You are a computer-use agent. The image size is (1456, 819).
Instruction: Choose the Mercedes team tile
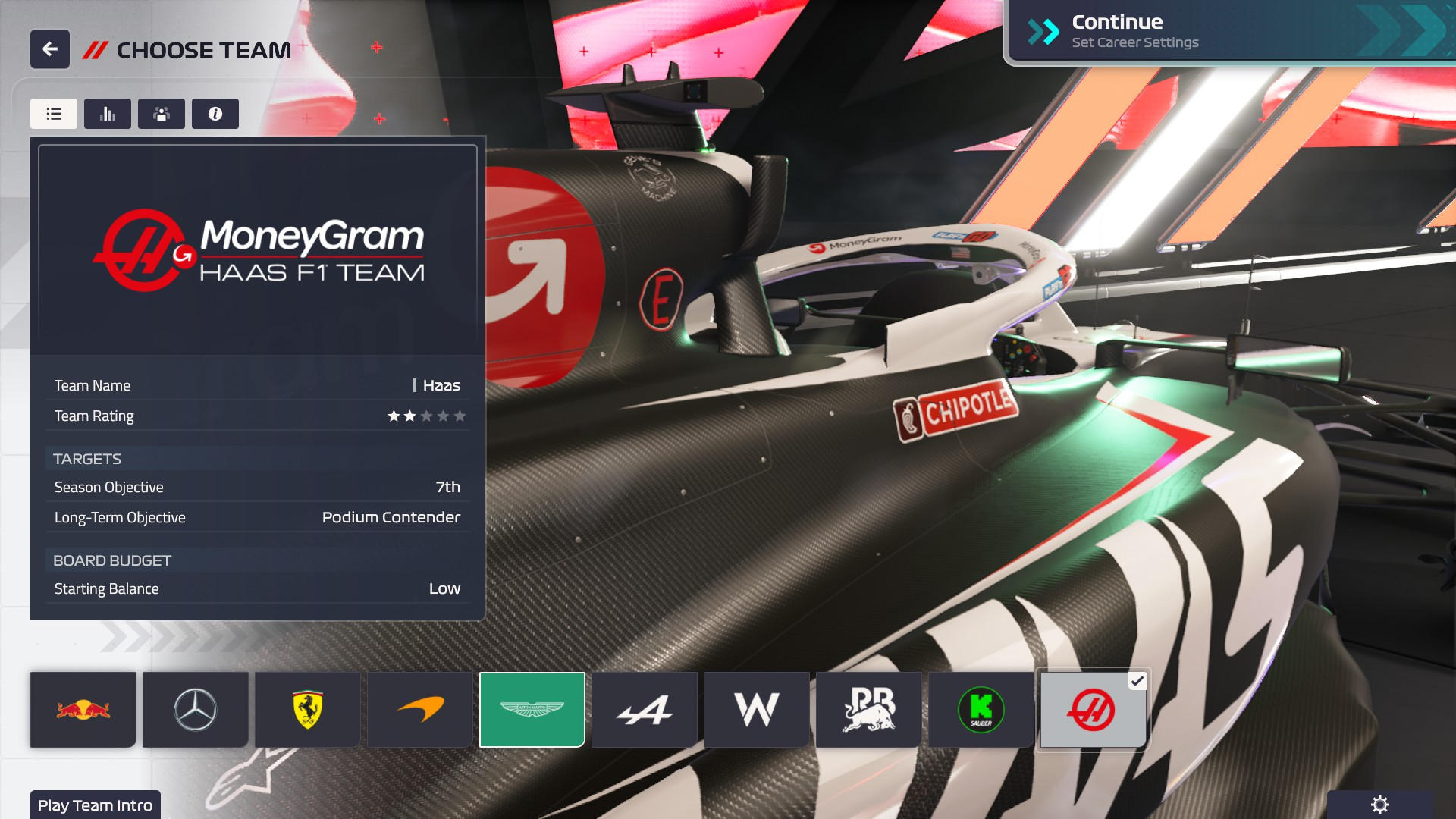click(196, 710)
